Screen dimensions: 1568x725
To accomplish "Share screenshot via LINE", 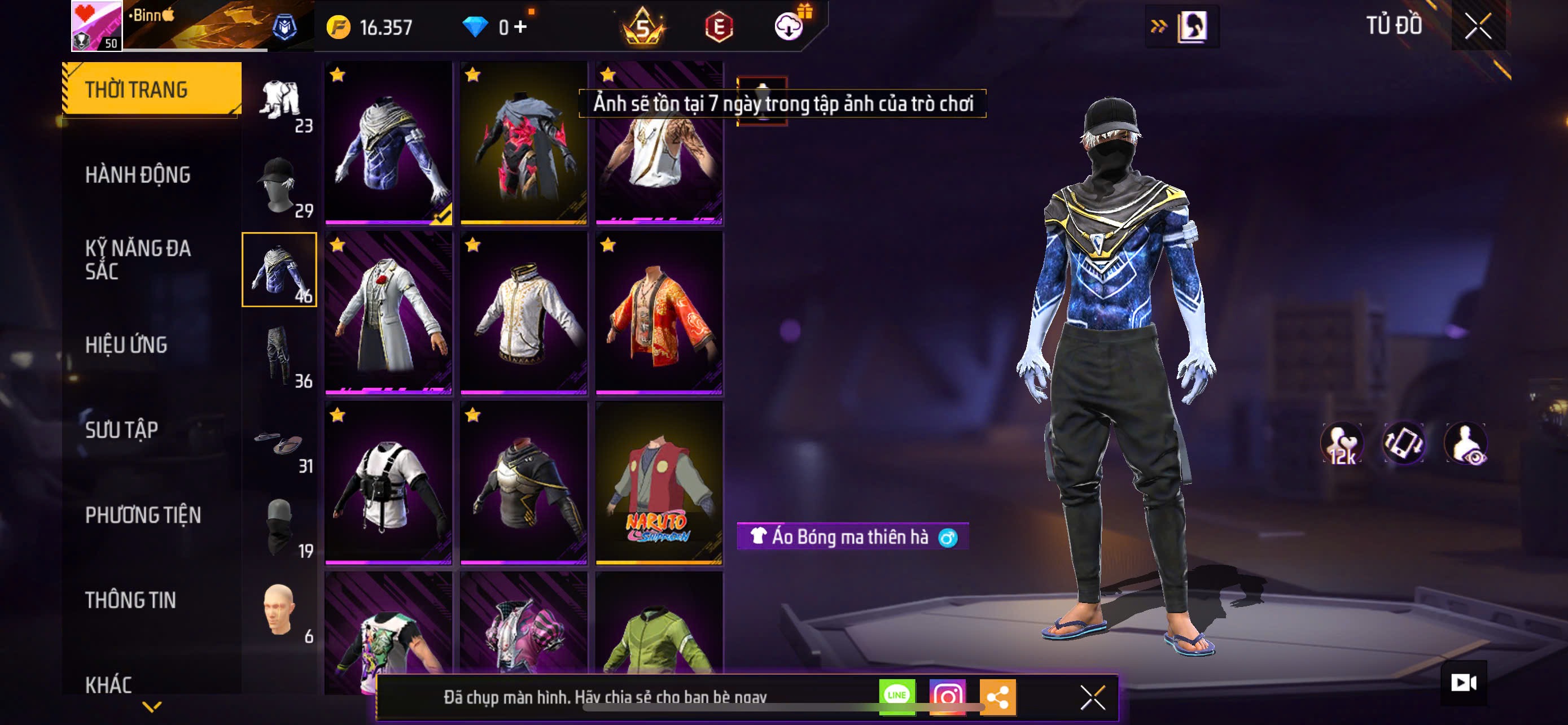I will pyautogui.click(x=897, y=696).
